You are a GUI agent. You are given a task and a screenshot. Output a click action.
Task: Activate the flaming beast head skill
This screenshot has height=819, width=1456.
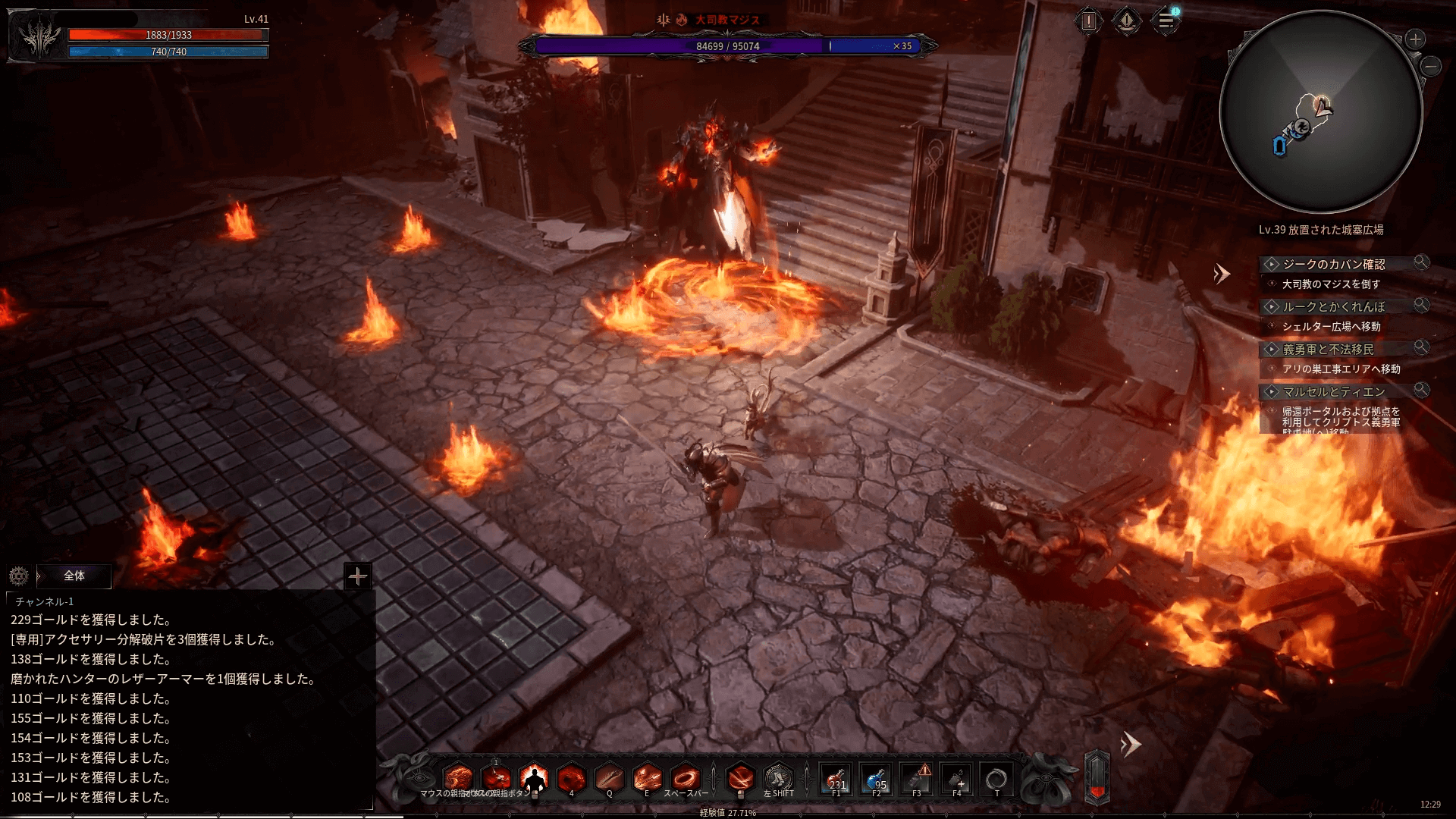[x=458, y=778]
